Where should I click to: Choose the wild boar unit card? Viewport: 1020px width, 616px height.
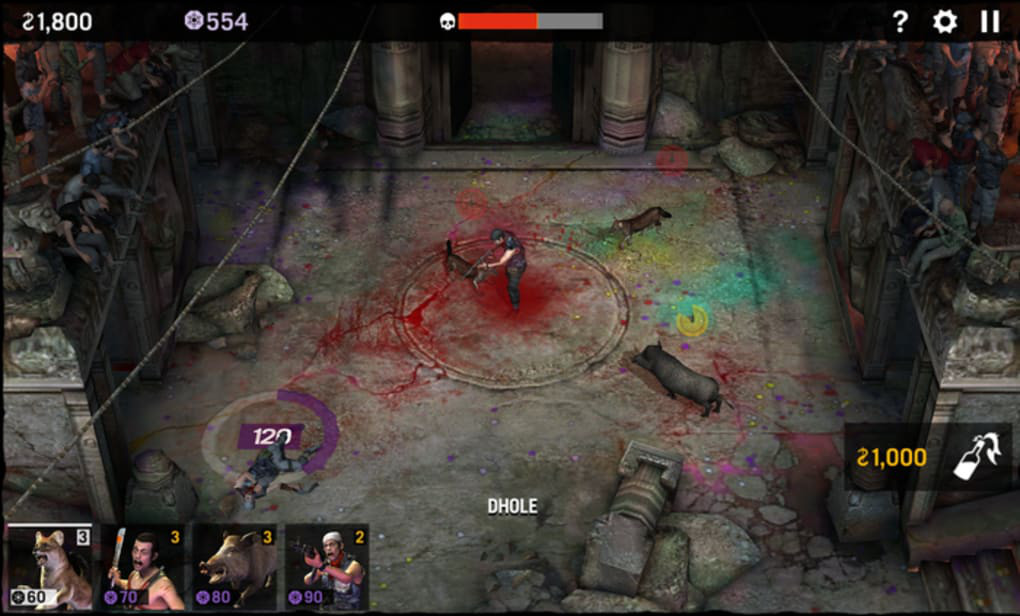tap(234, 567)
